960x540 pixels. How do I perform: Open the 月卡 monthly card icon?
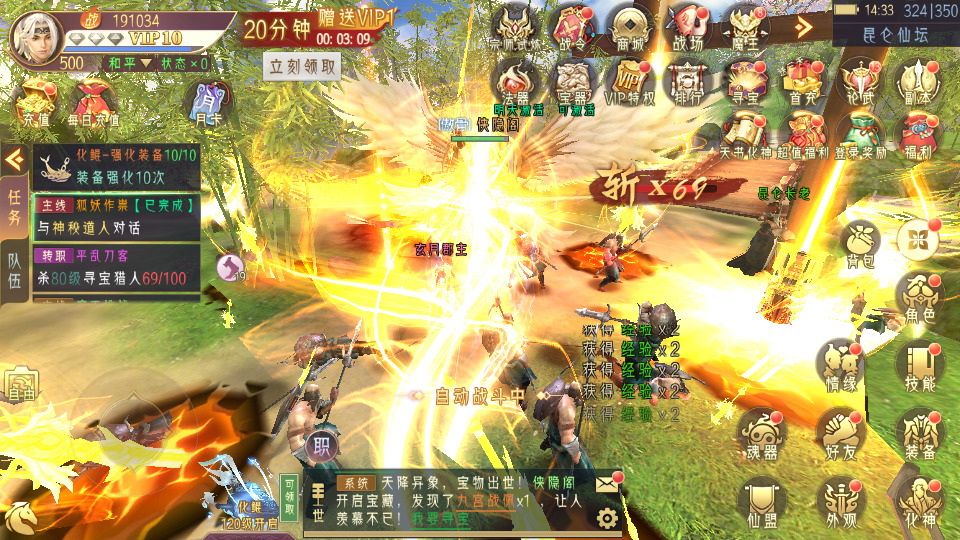[207, 103]
